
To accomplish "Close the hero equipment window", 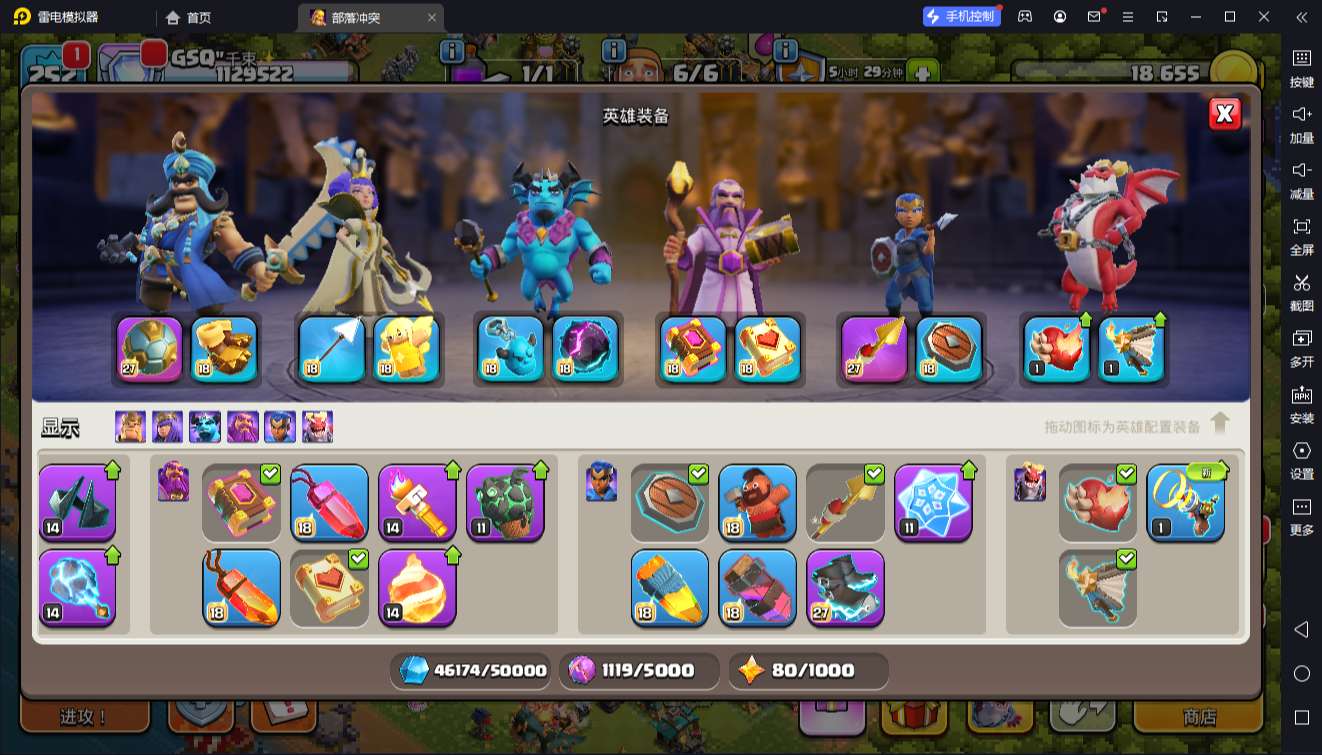I will pyautogui.click(x=1225, y=114).
